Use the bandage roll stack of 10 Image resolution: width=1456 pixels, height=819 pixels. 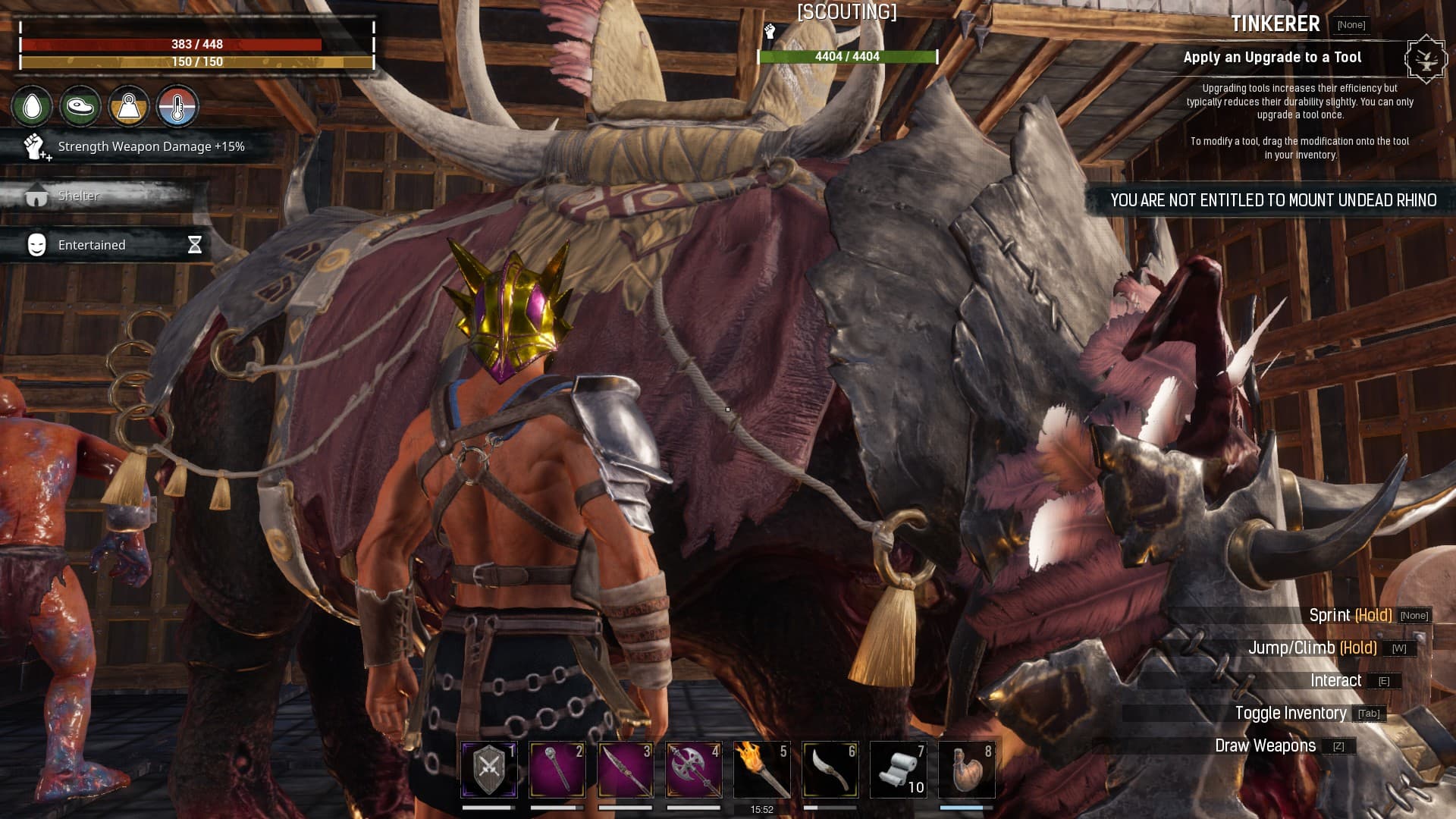[899, 769]
